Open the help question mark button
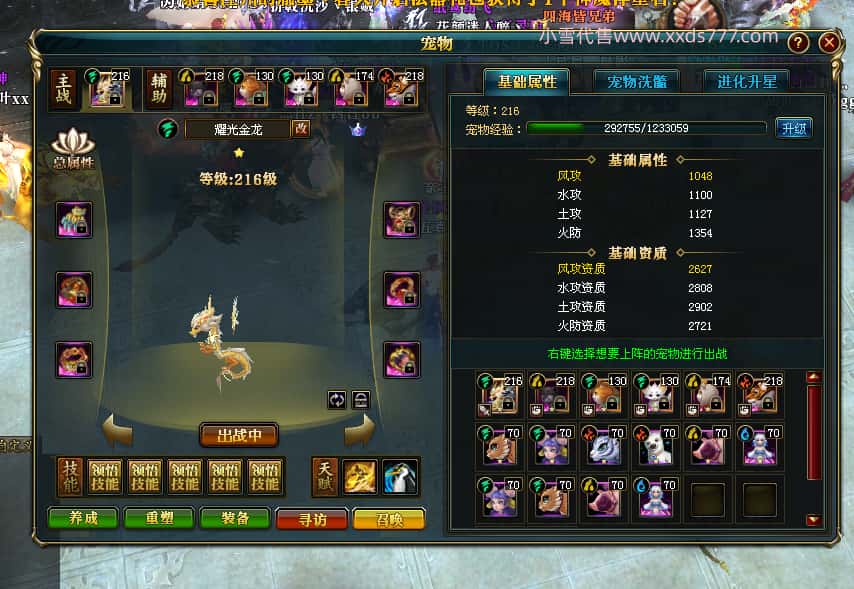This screenshot has width=854, height=589. [798, 43]
